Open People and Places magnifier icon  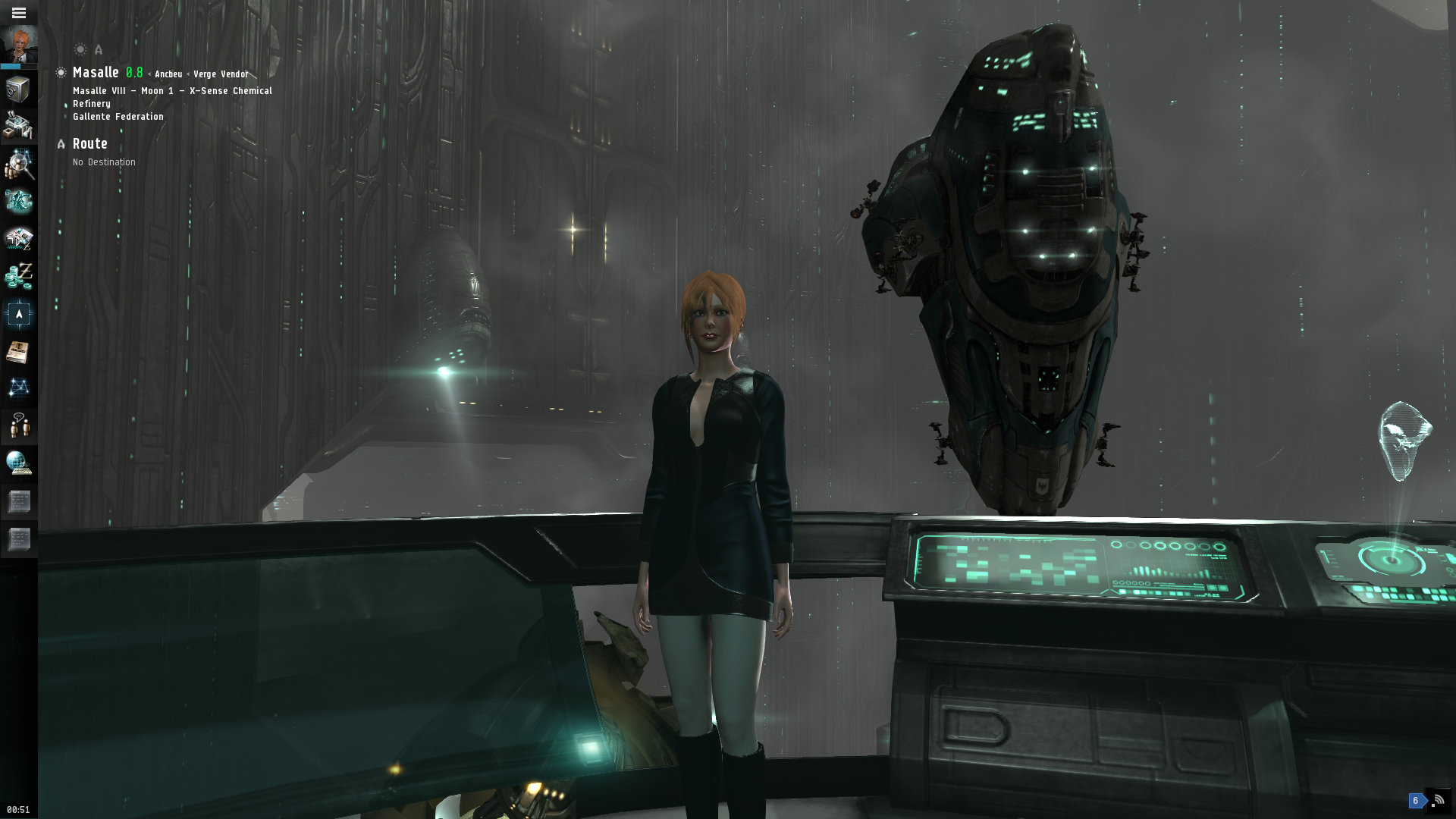tap(18, 164)
